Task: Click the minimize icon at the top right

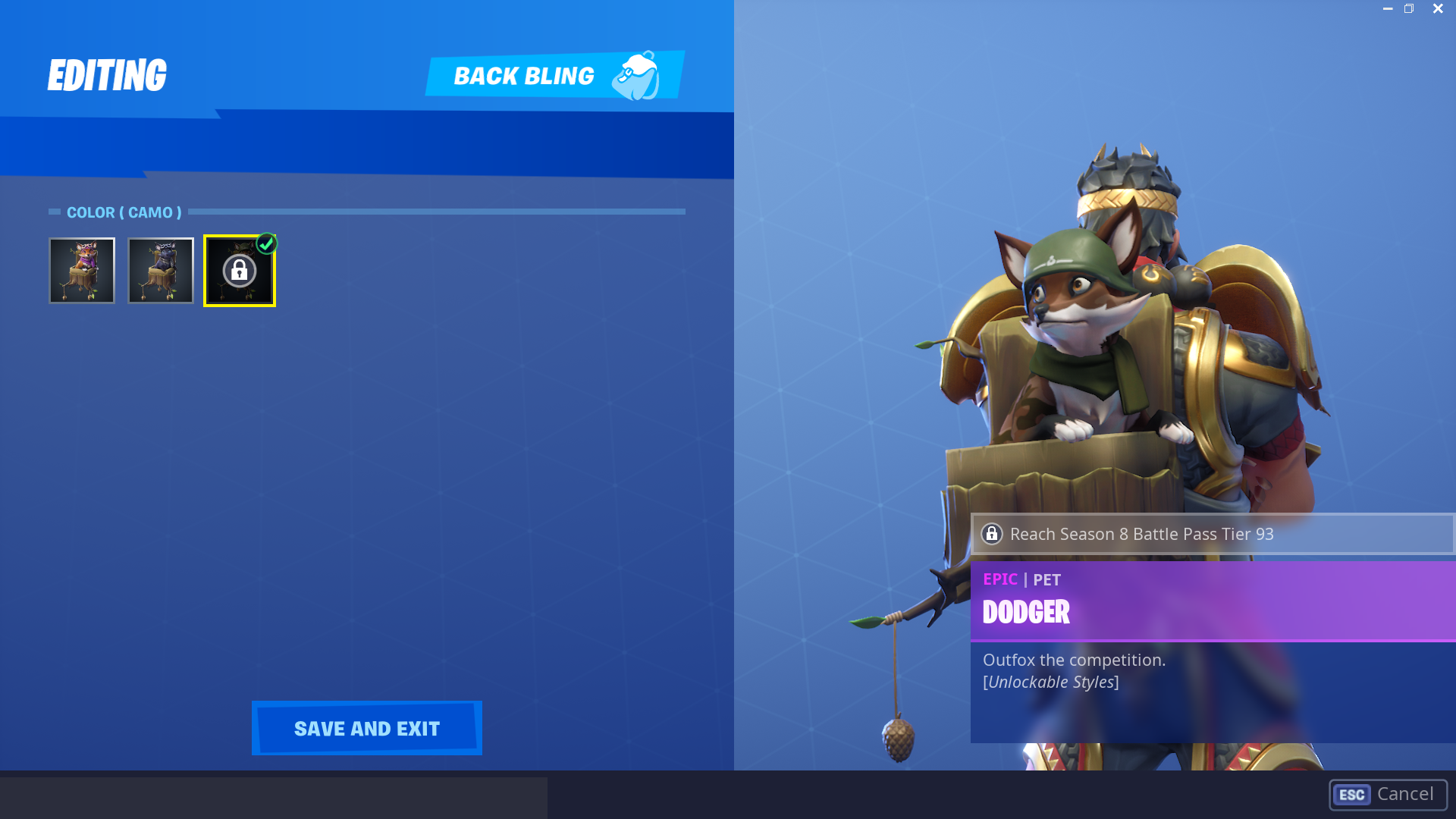Action: 1386,8
